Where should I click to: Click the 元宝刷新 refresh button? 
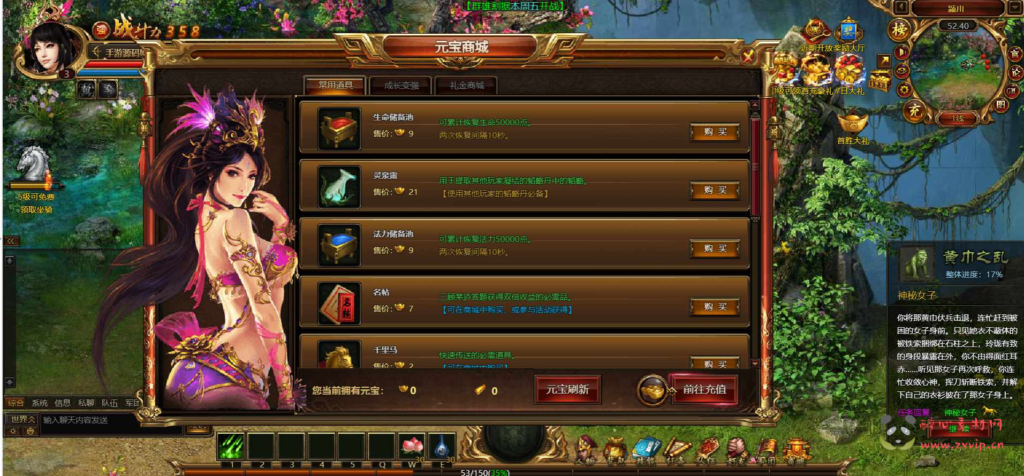coord(568,390)
